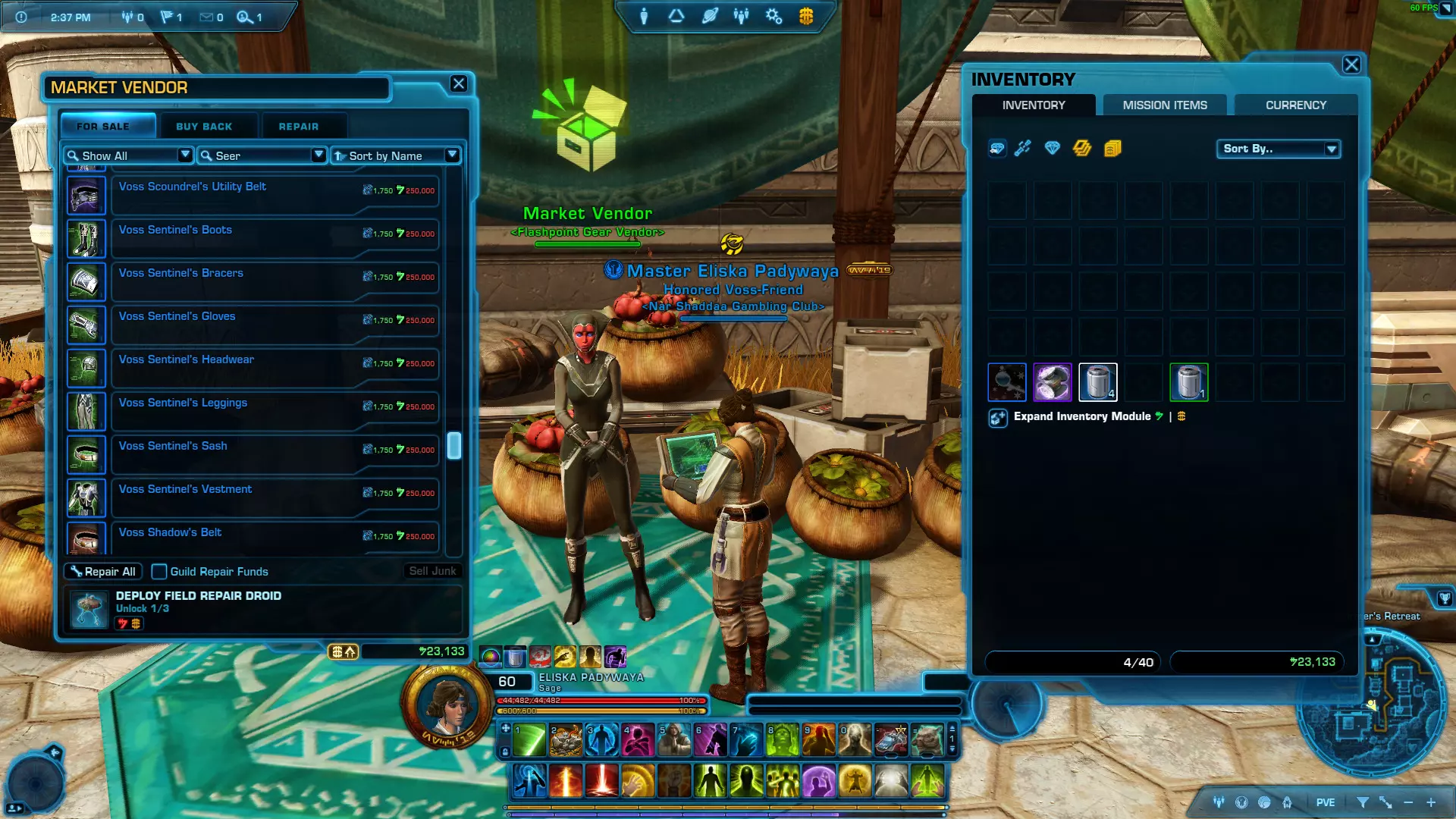Close the Inventory window
The width and height of the screenshot is (1456, 819).
[1351, 65]
